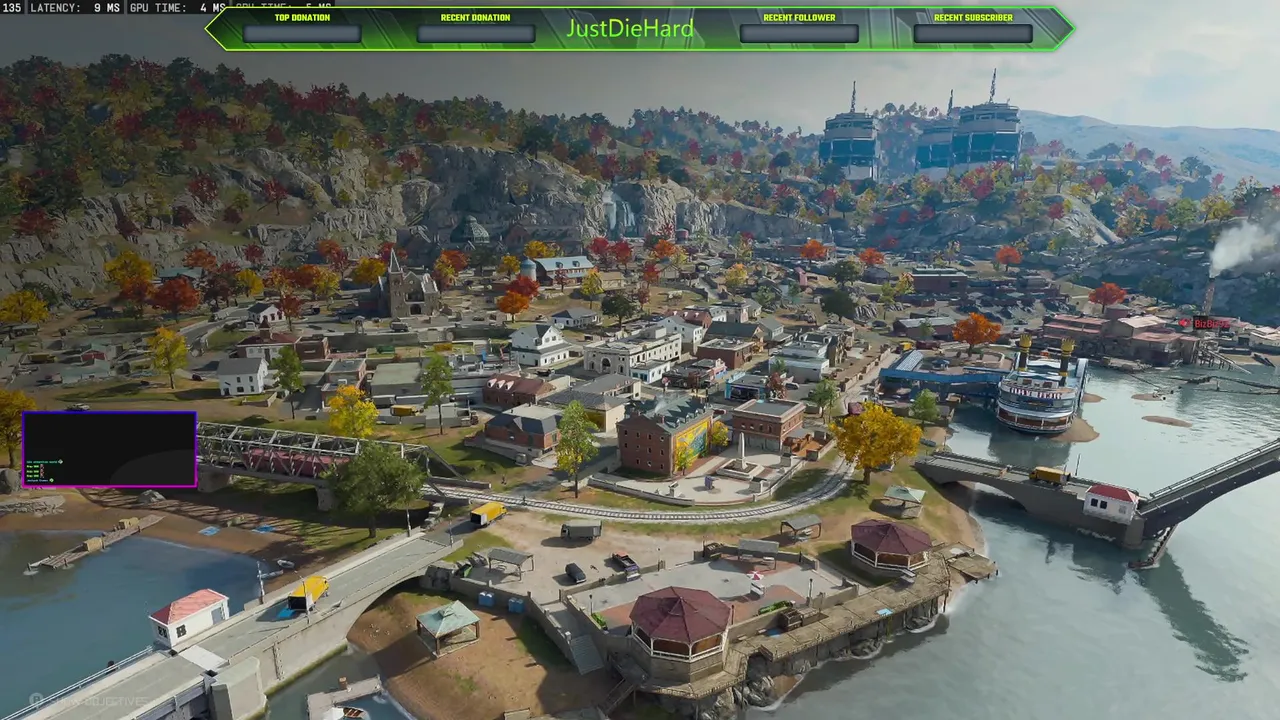Open the stream chat overlay box
The image size is (1280, 720).
[x=109, y=449]
